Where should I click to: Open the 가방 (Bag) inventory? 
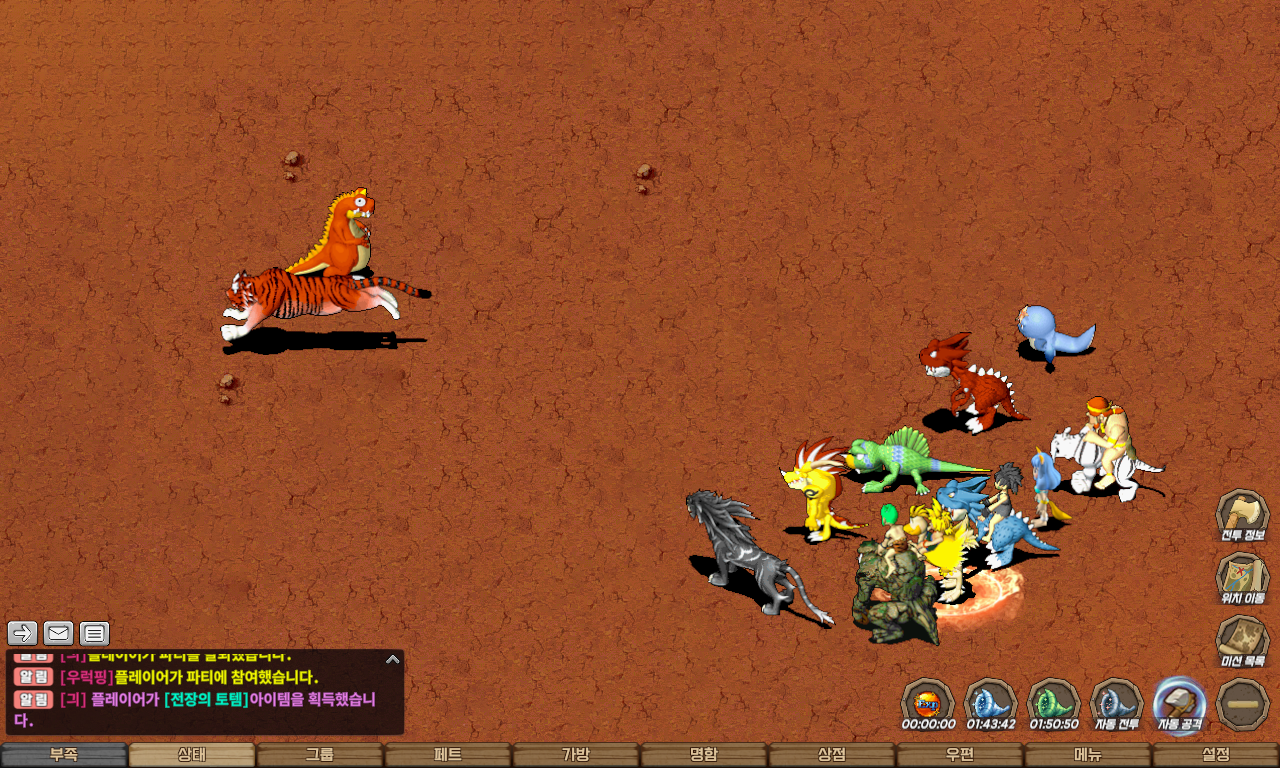coord(576,755)
